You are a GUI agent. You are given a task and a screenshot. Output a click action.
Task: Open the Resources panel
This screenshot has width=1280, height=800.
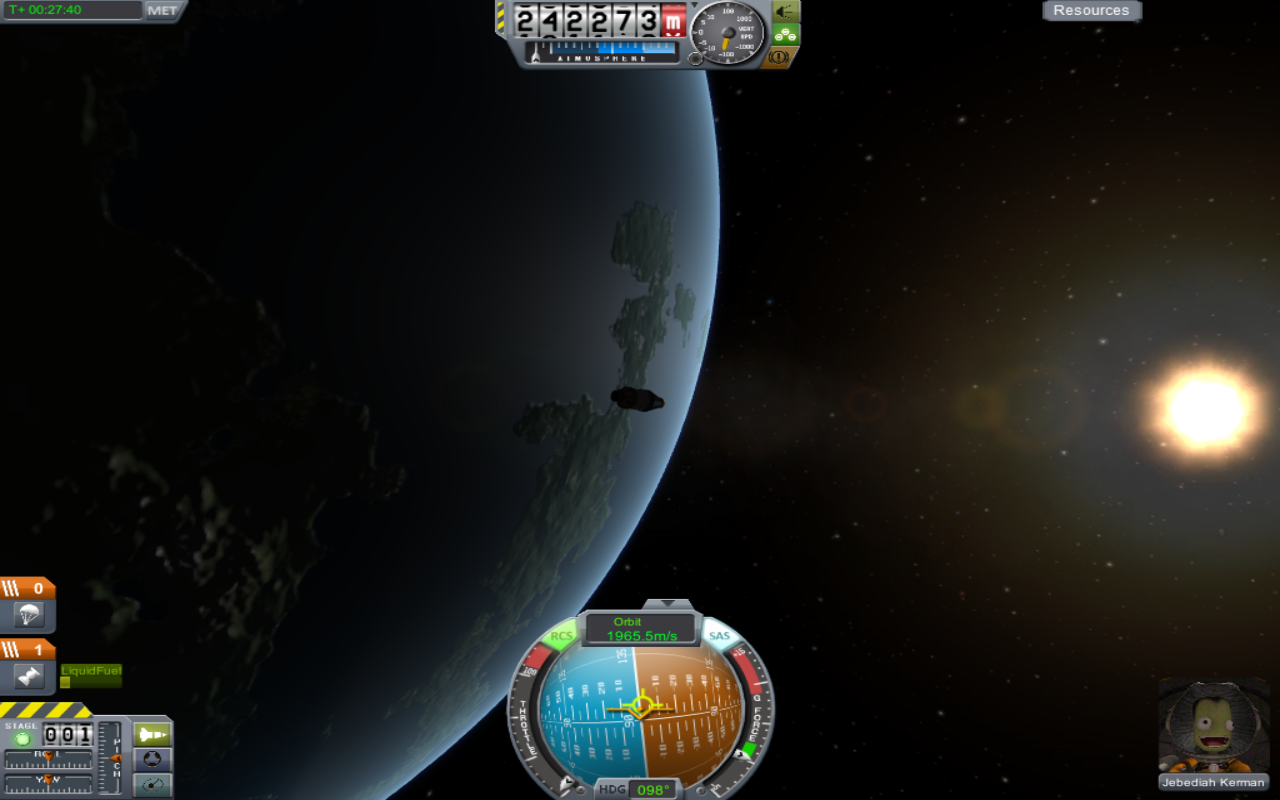[1091, 11]
